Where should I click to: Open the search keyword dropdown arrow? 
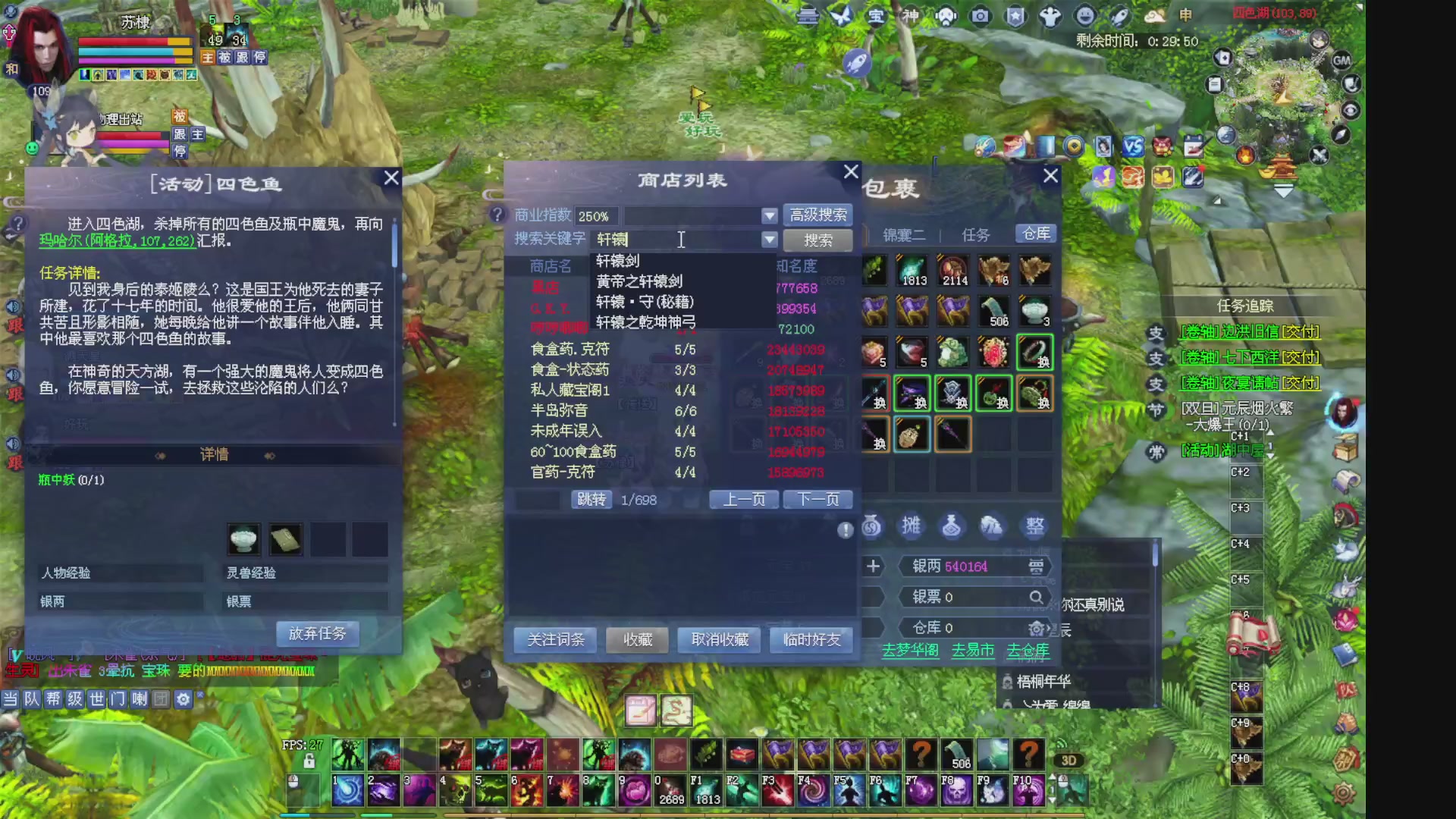770,240
